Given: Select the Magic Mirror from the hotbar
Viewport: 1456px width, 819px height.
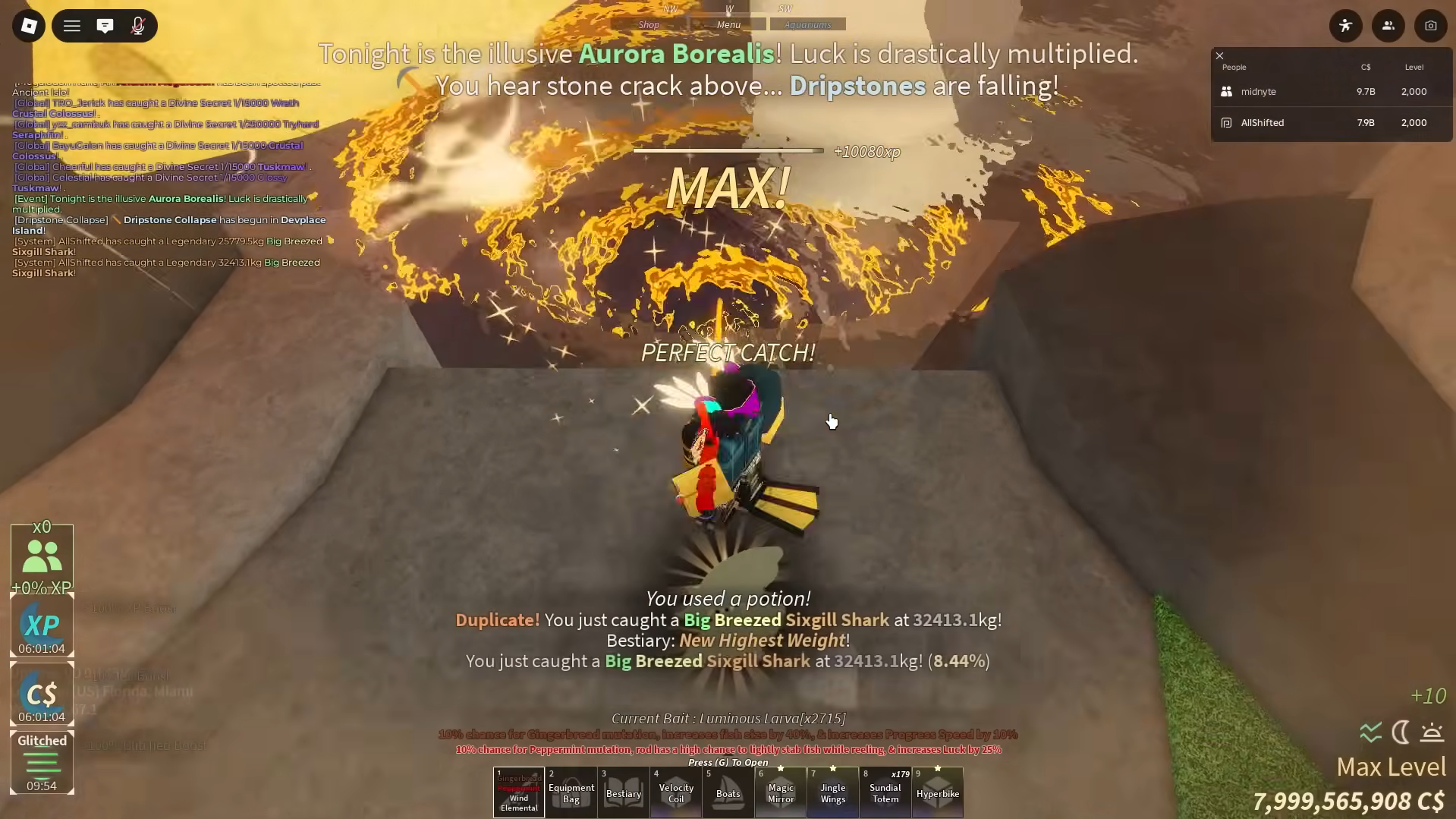Looking at the screenshot, I should [x=780, y=792].
